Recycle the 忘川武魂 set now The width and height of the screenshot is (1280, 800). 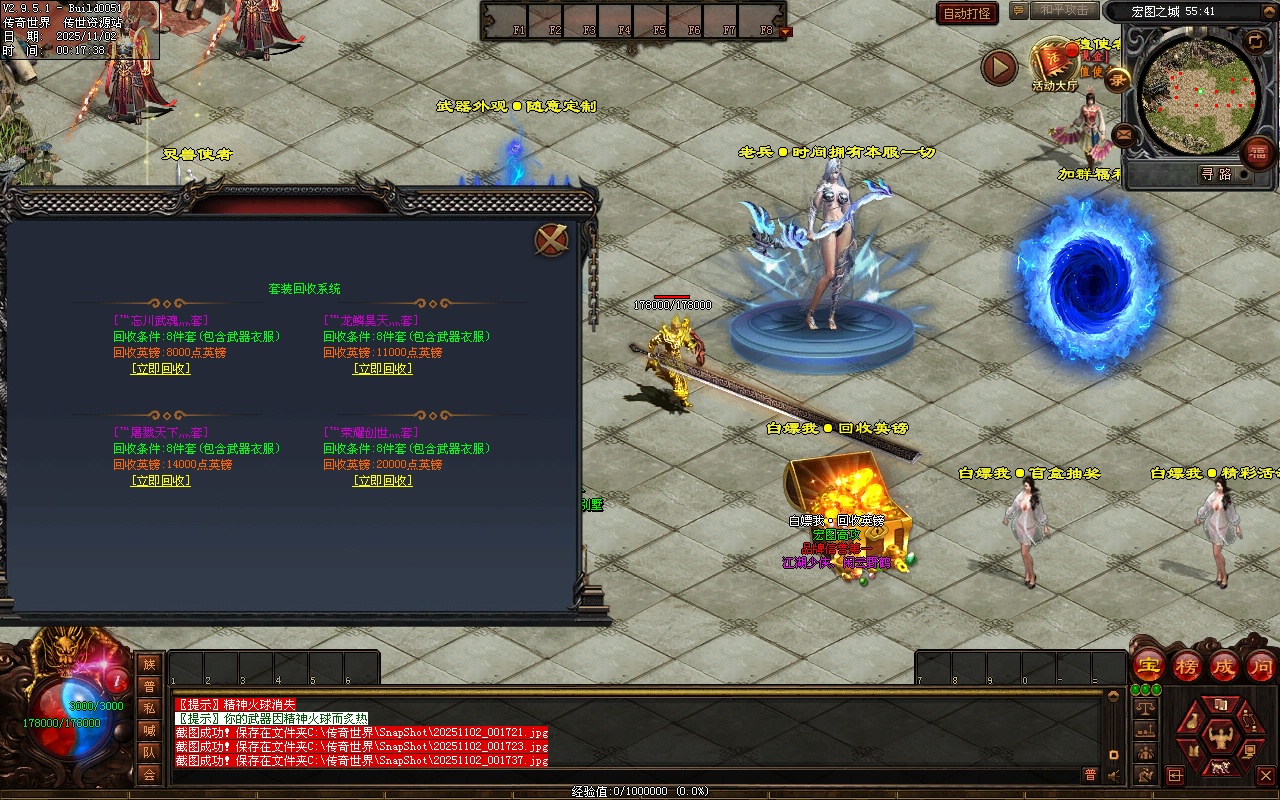pos(160,369)
